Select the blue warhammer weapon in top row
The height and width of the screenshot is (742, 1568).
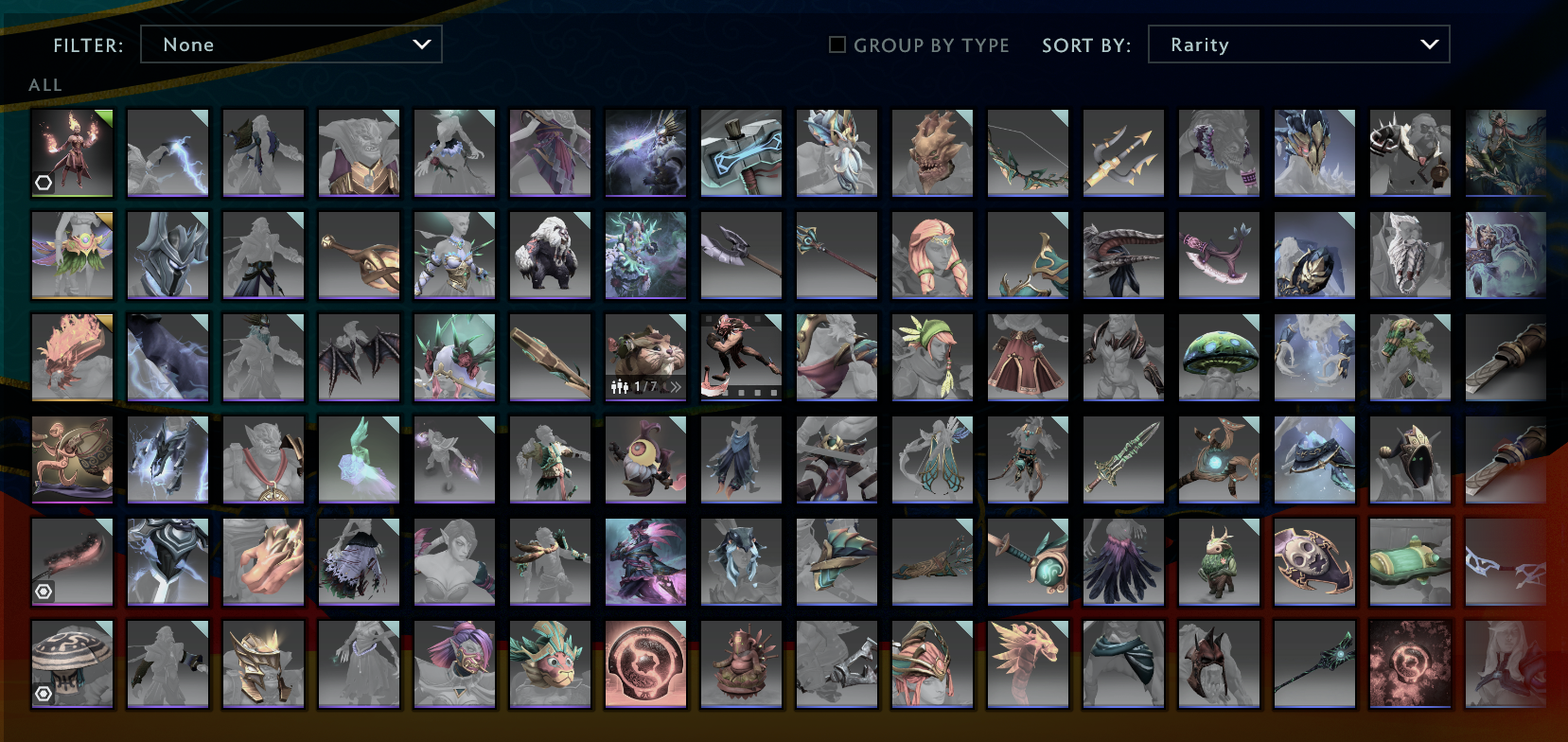(742, 152)
